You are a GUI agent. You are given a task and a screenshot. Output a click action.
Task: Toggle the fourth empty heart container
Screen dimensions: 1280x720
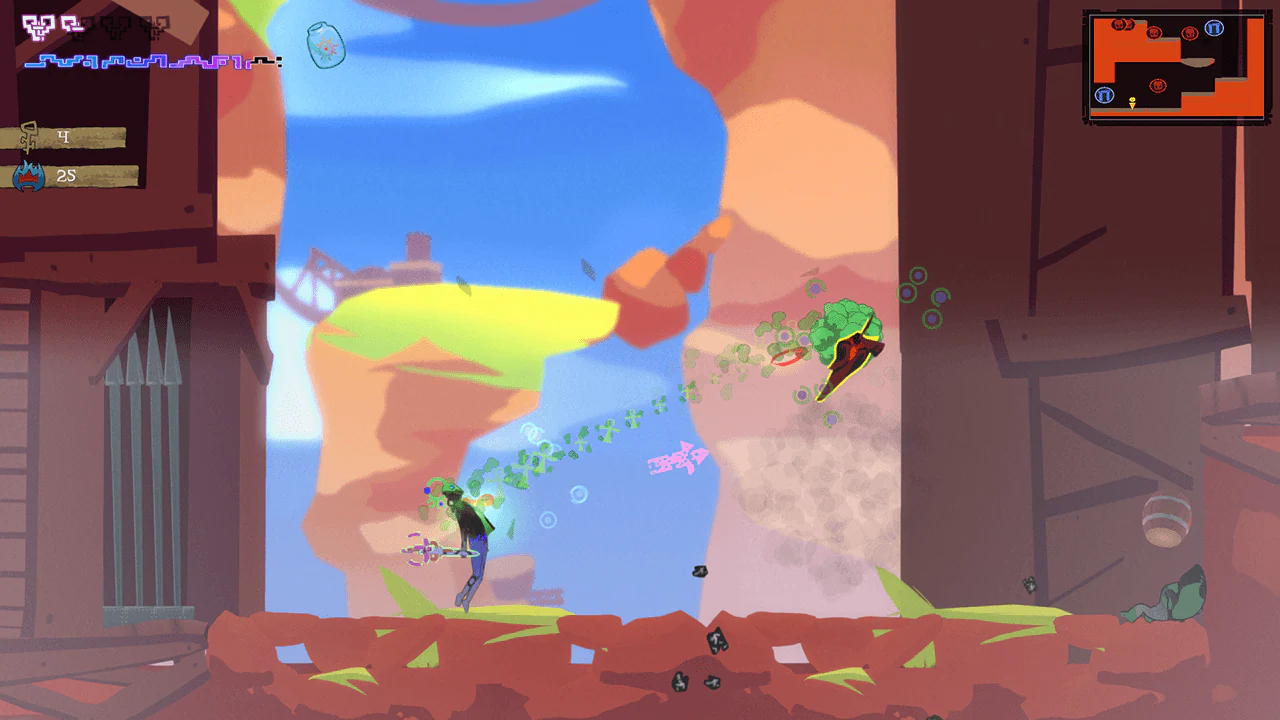(115, 27)
